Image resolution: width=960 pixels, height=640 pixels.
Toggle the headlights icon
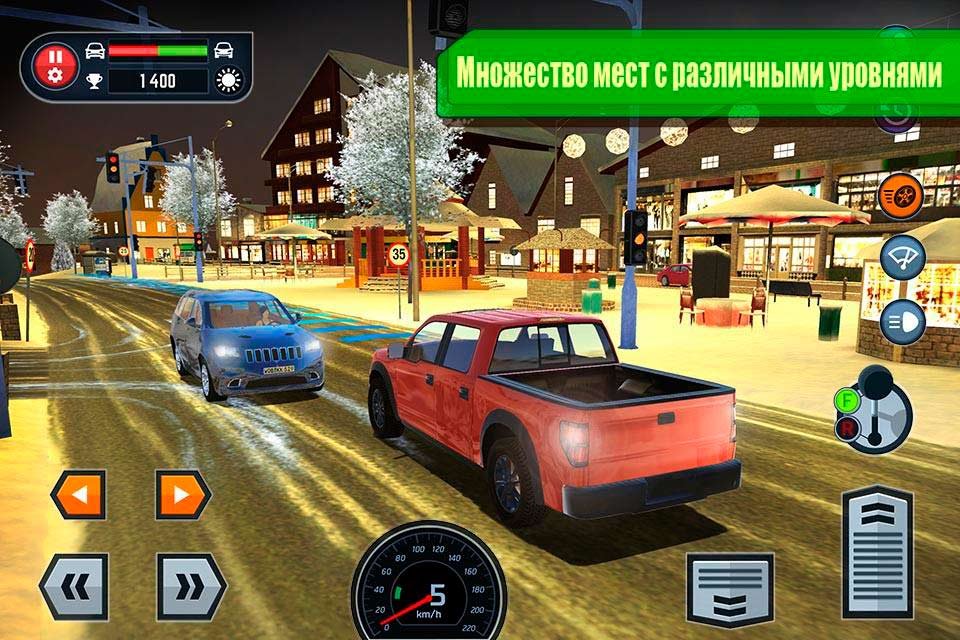[x=902, y=323]
